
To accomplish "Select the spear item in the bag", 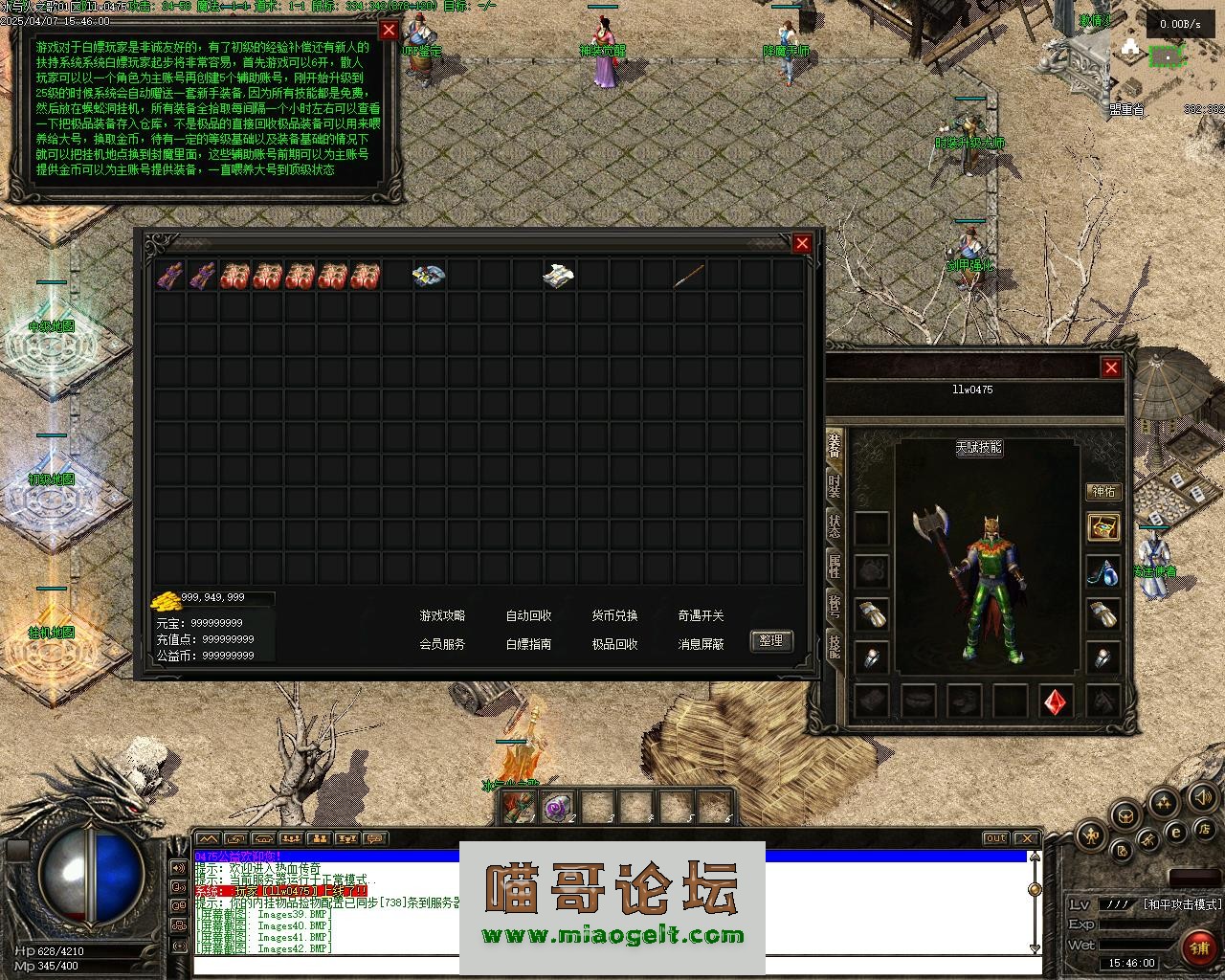I will point(689,277).
